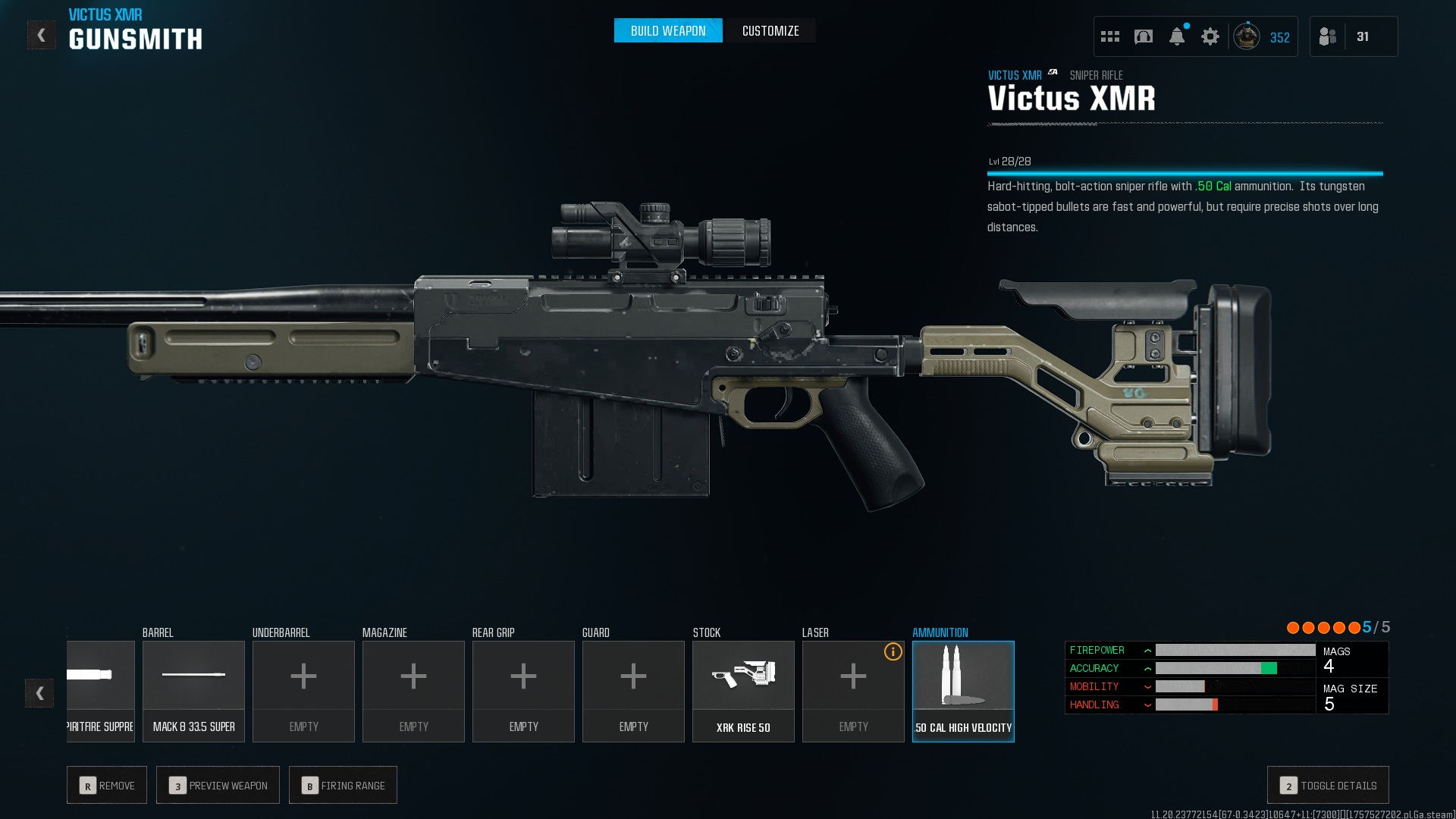Click the orange info icon on Laser slot

893,652
